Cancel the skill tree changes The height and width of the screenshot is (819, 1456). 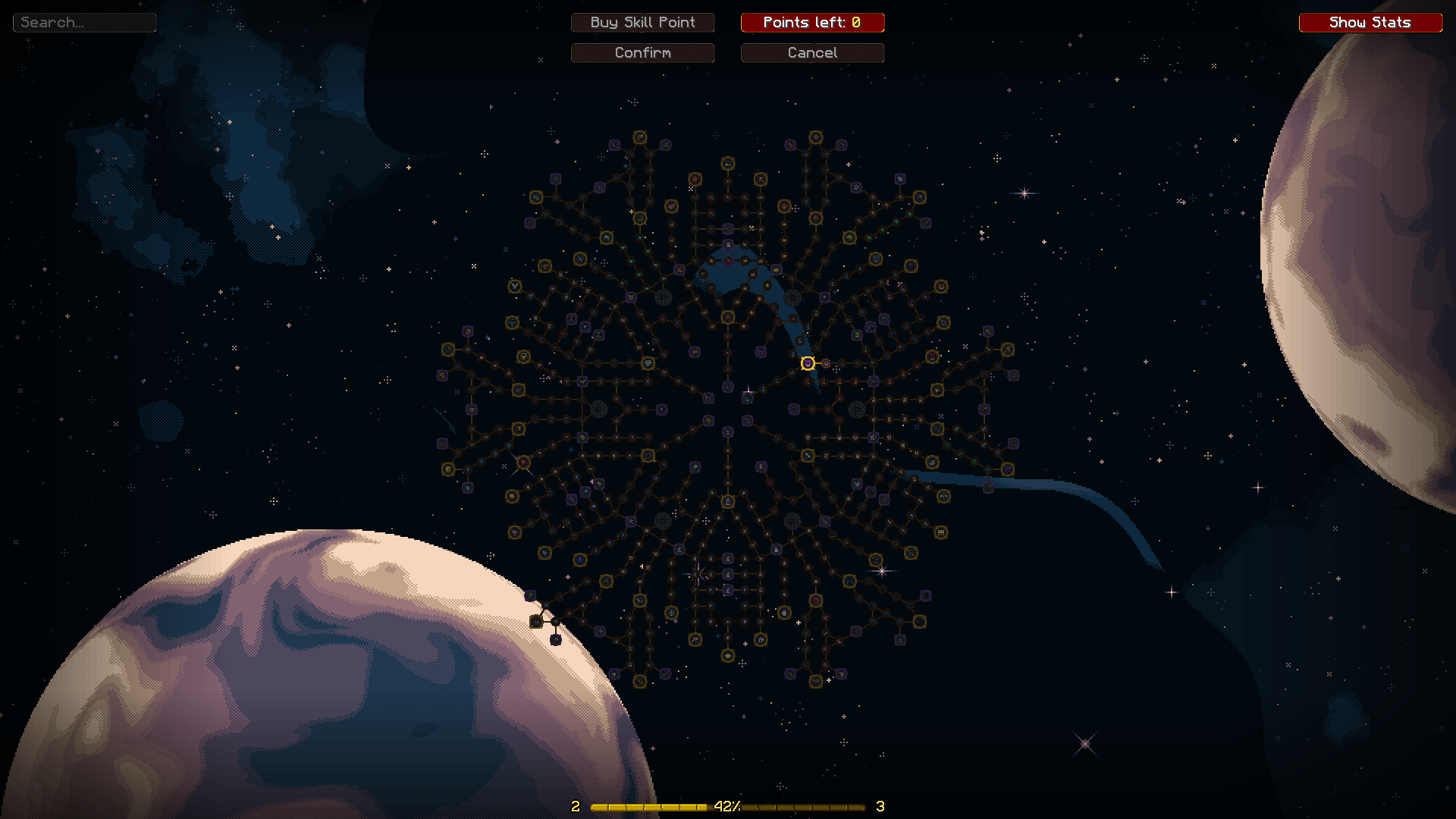coord(812,53)
